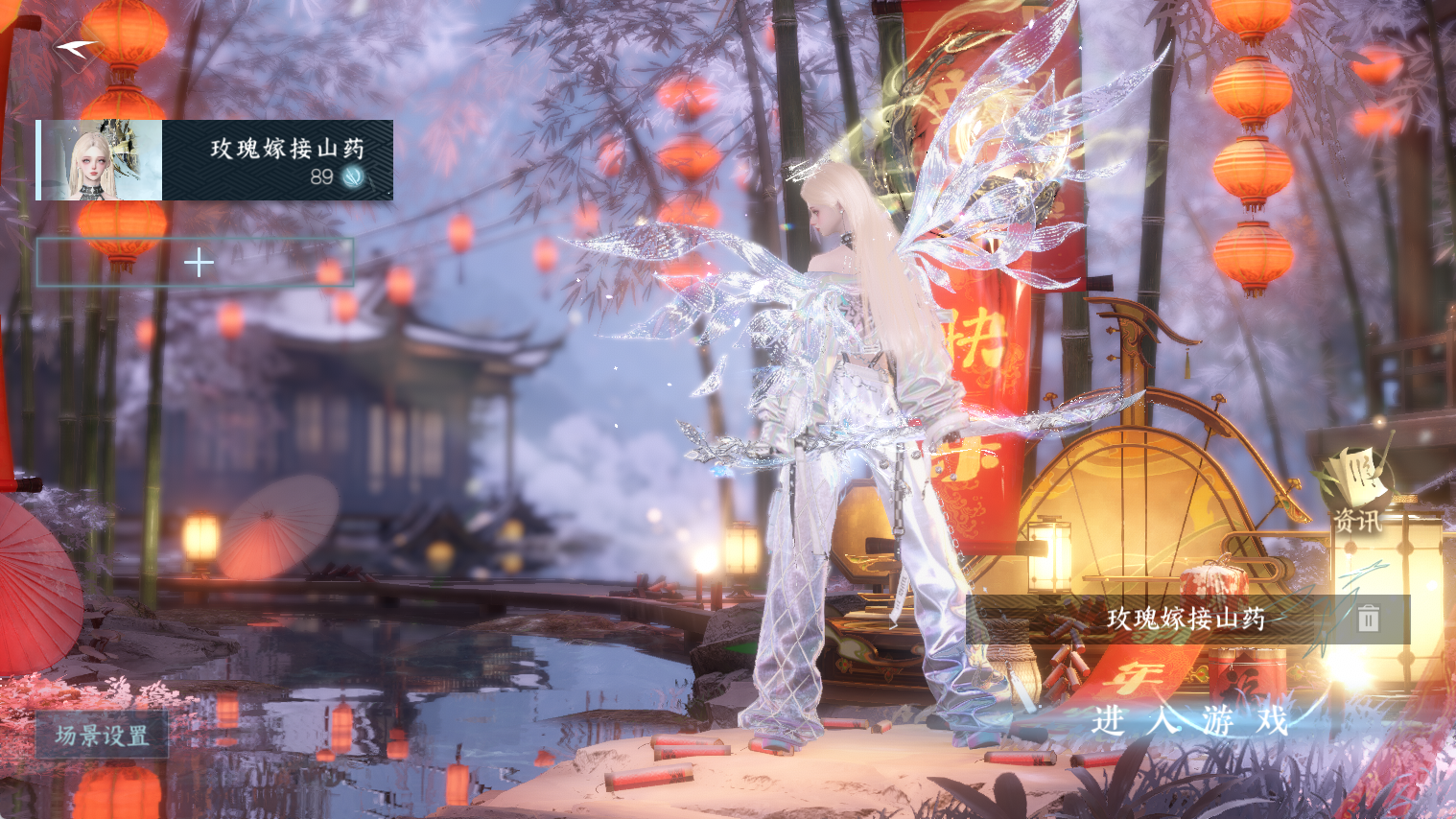
Task: Select the character 玫瑰嫁接山药 card
Action: (x=215, y=160)
